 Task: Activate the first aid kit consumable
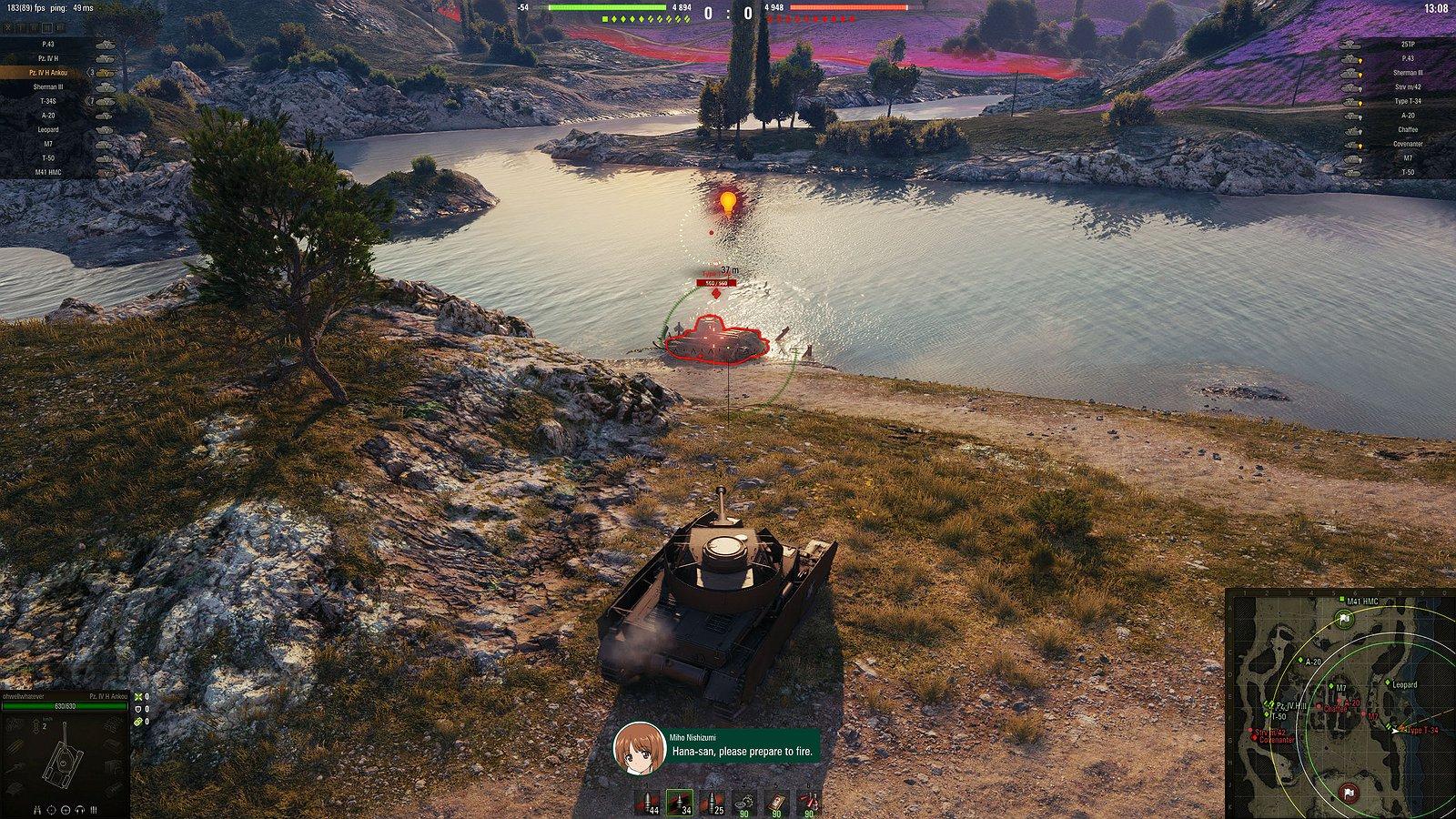(776, 803)
